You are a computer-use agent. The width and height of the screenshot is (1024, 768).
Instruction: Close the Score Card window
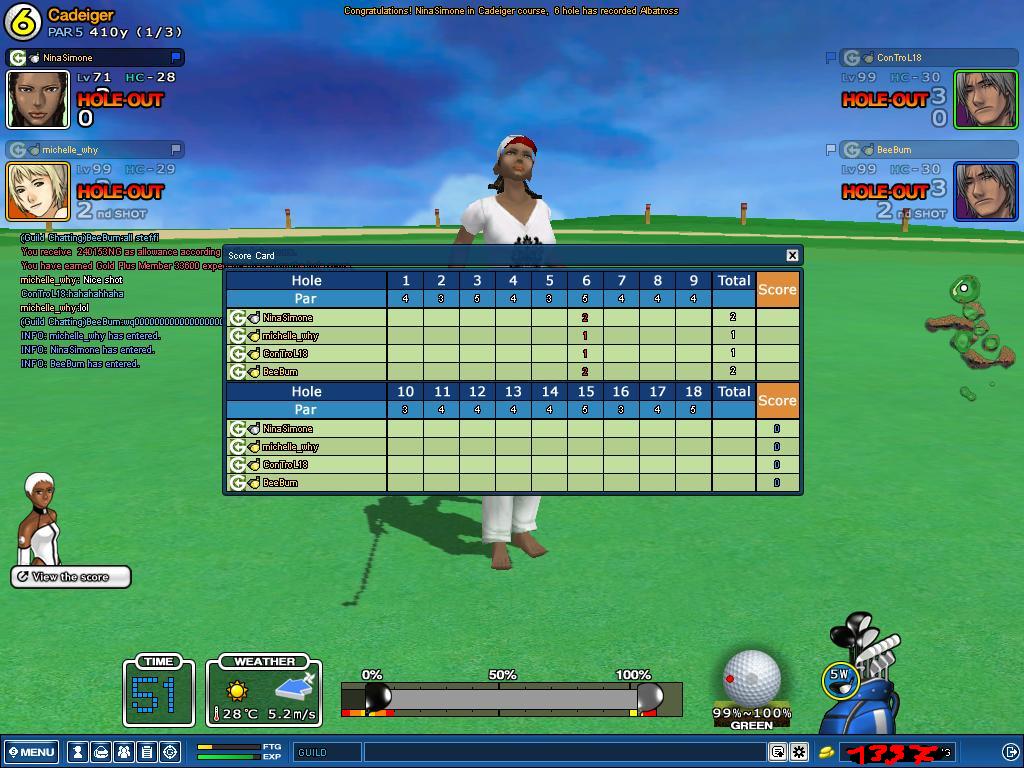point(792,256)
